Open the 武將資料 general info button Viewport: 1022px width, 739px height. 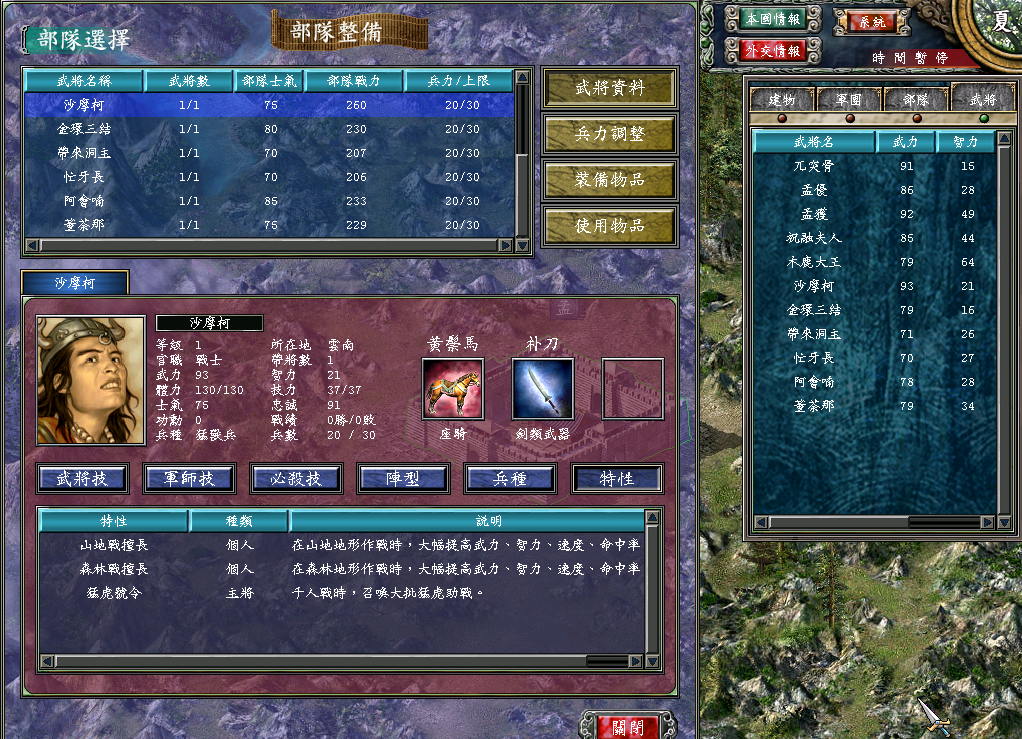click(x=610, y=88)
